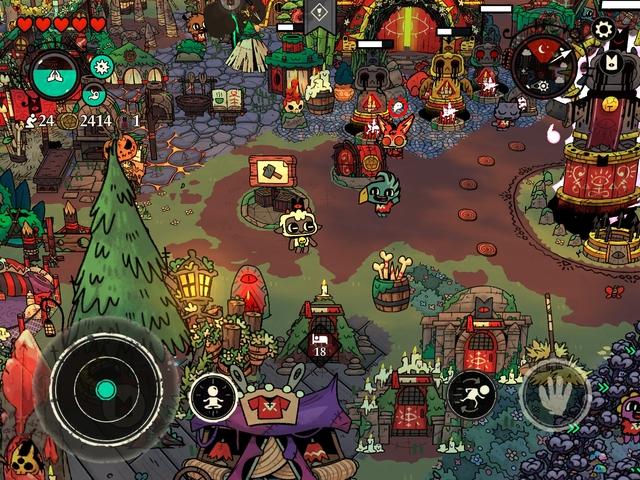Activate the running figure dodge button
This screenshot has width=640, height=480.
[x=471, y=395]
